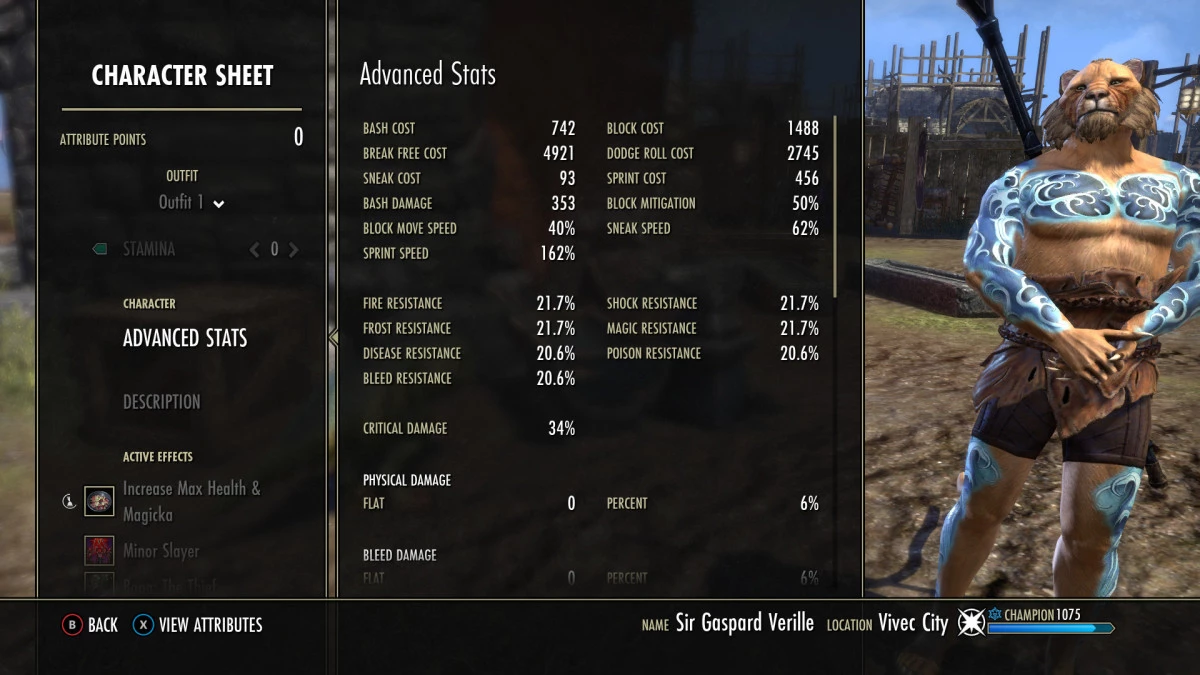Open the Description entry
The image size is (1200, 675).
[162, 402]
